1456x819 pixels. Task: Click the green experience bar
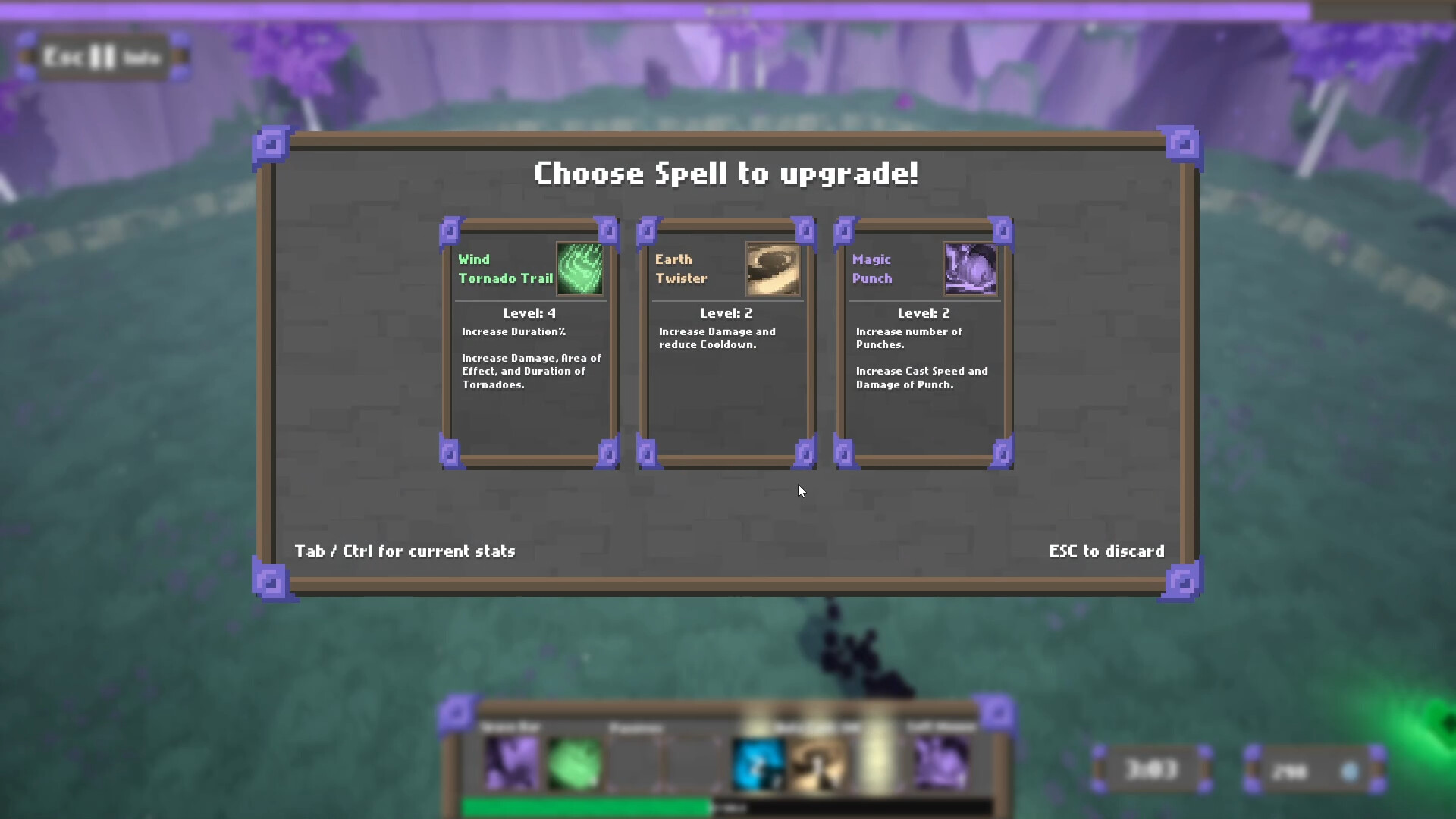point(588,807)
